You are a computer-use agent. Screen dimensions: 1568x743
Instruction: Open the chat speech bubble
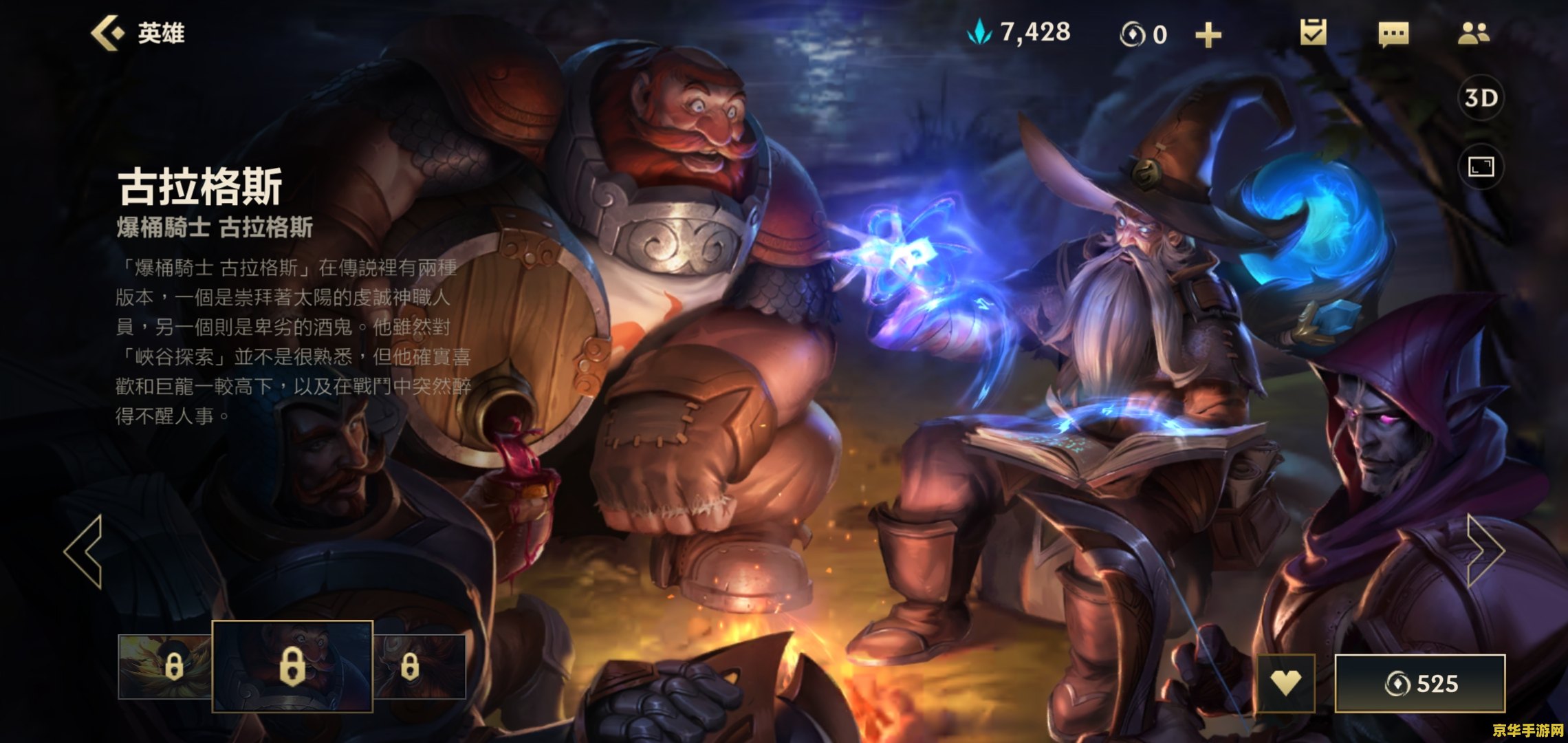pyautogui.click(x=1393, y=34)
